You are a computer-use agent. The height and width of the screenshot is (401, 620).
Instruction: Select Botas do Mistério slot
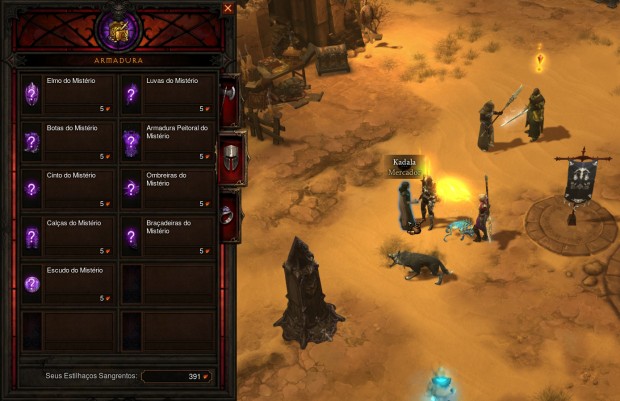pyautogui.click(x=68, y=142)
